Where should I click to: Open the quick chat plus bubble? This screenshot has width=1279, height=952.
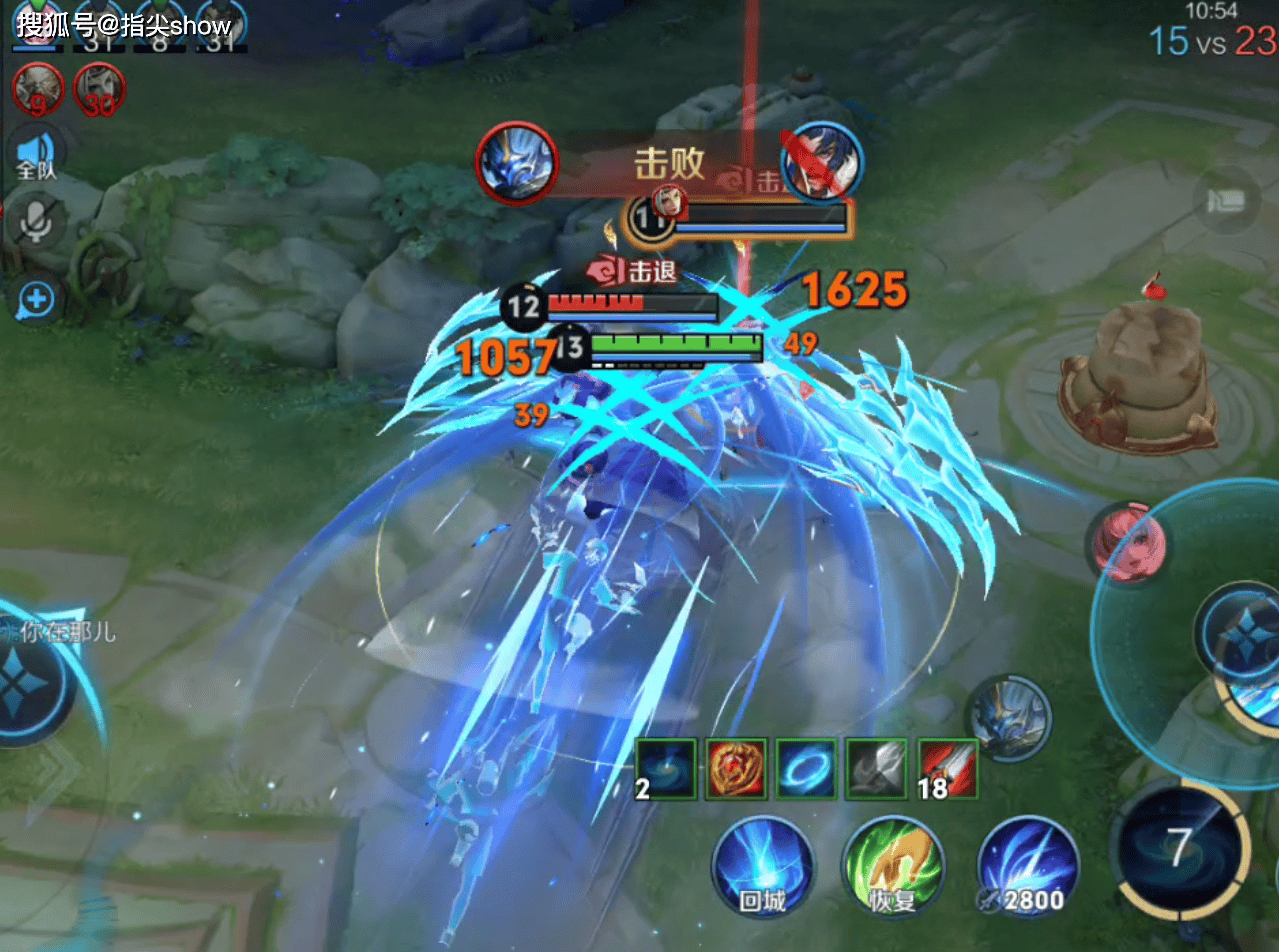pos(37,298)
